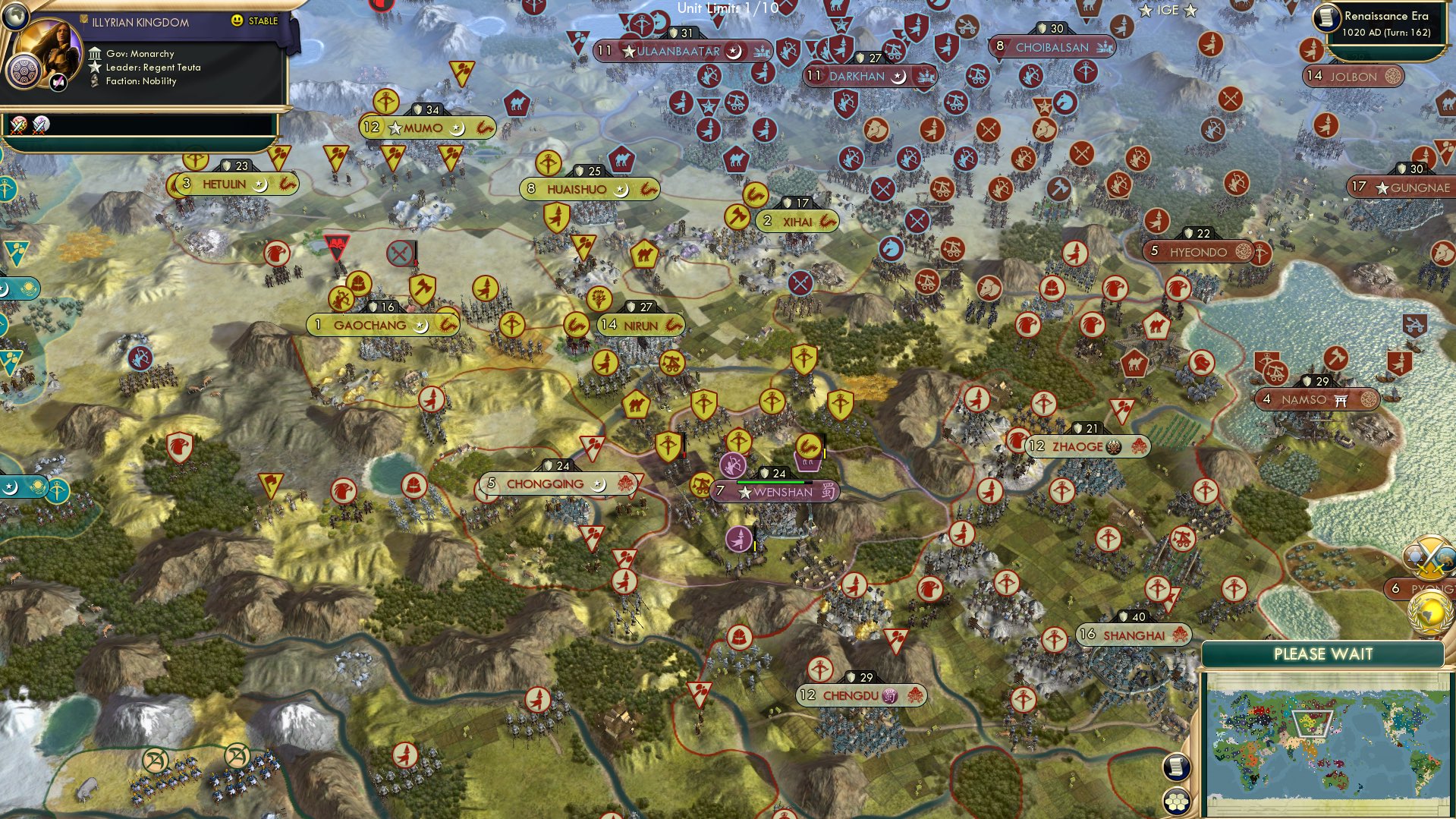The height and width of the screenshot is (819, 1456).
Task: Open the Chongqing city banner
Action: click(555, 483)
